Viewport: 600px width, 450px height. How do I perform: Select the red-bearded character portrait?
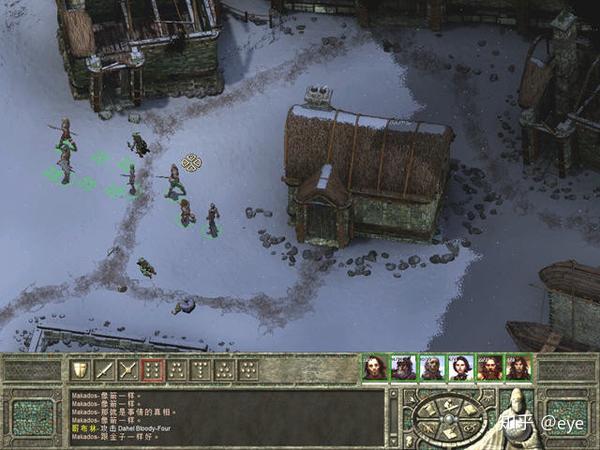click(x=489, y=368)
